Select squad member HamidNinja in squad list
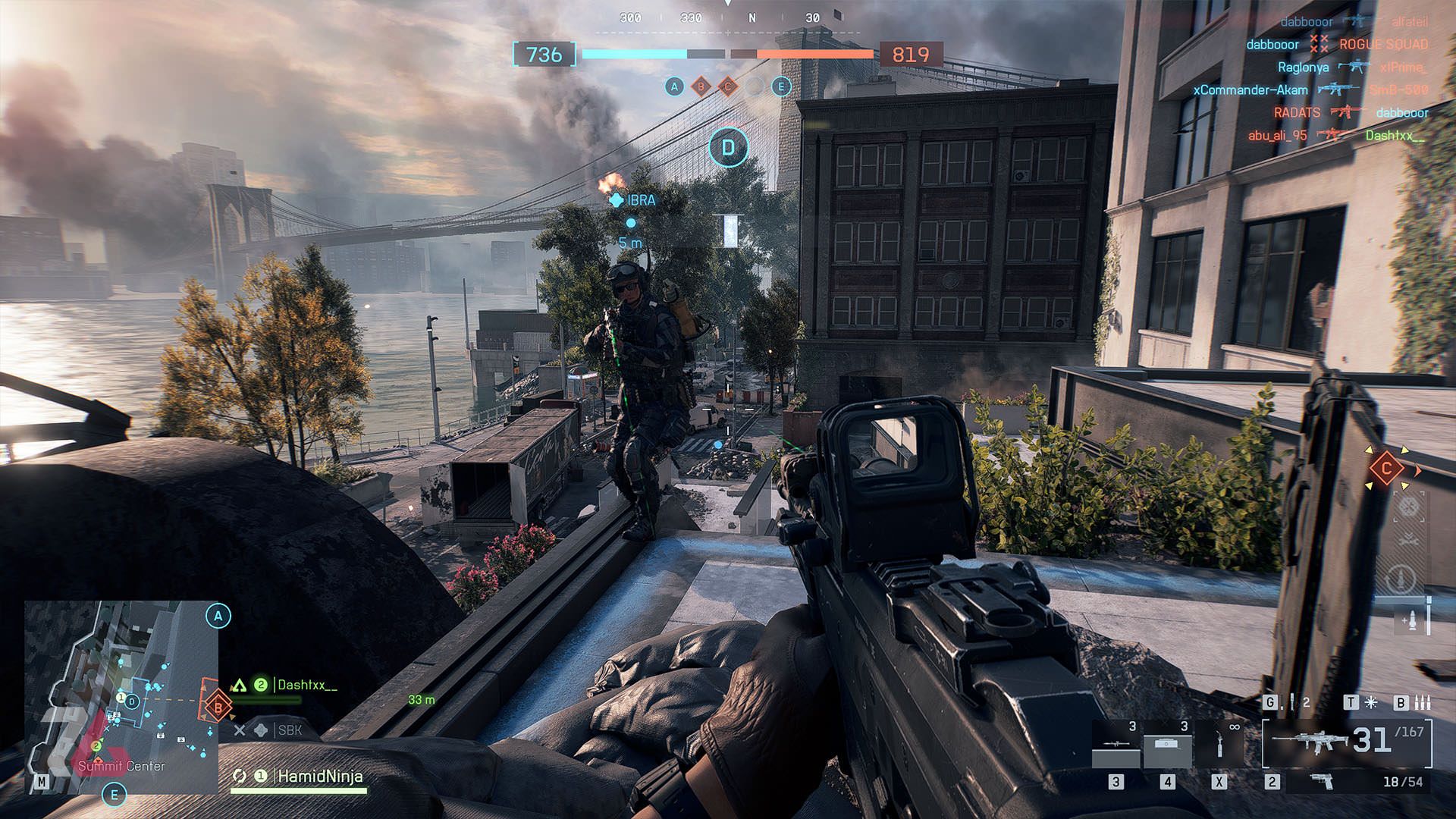Viewport: 1456px width, 819px height. point(319,777)
